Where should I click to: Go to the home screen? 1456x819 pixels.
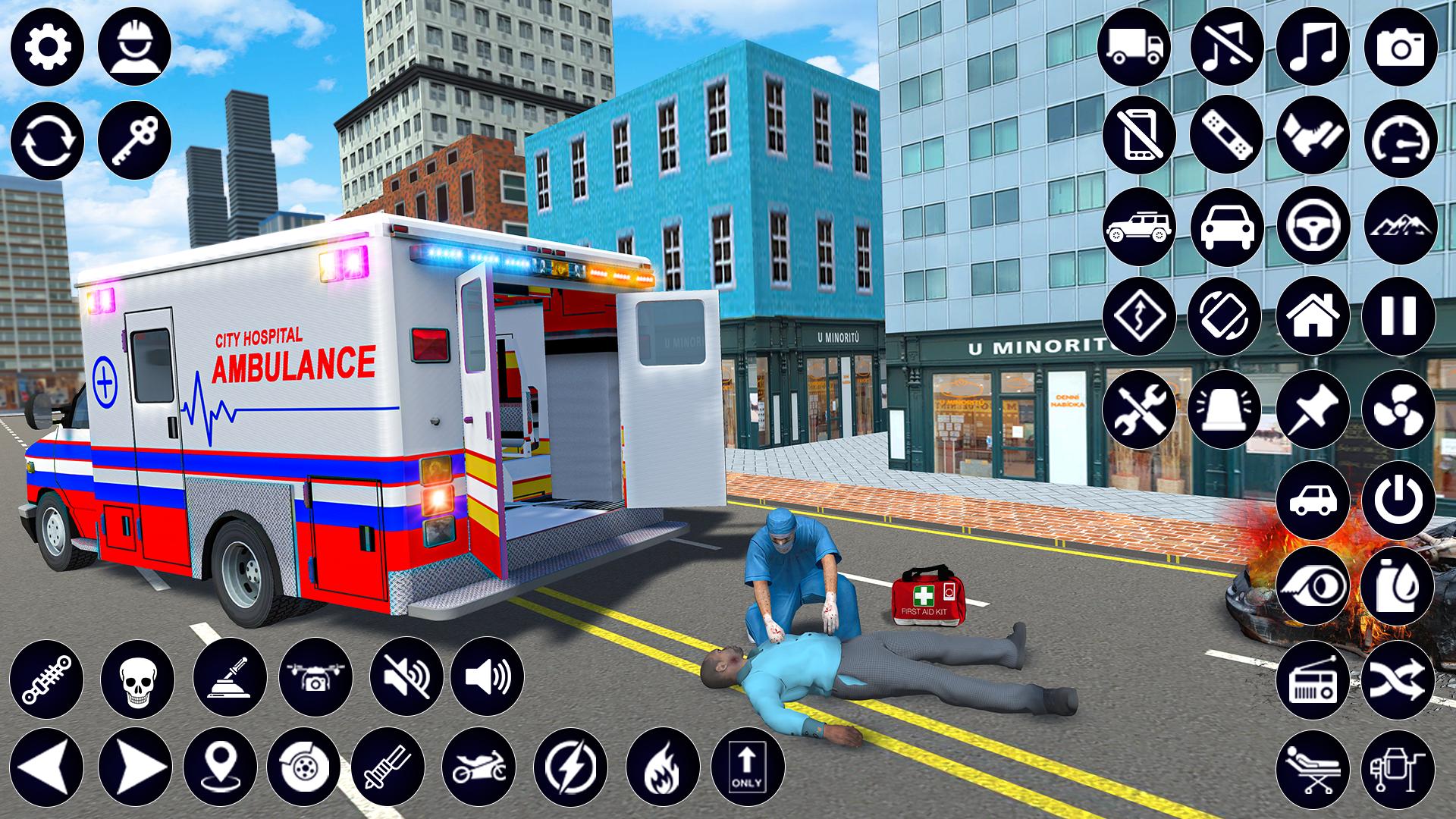coord(1313,316)
